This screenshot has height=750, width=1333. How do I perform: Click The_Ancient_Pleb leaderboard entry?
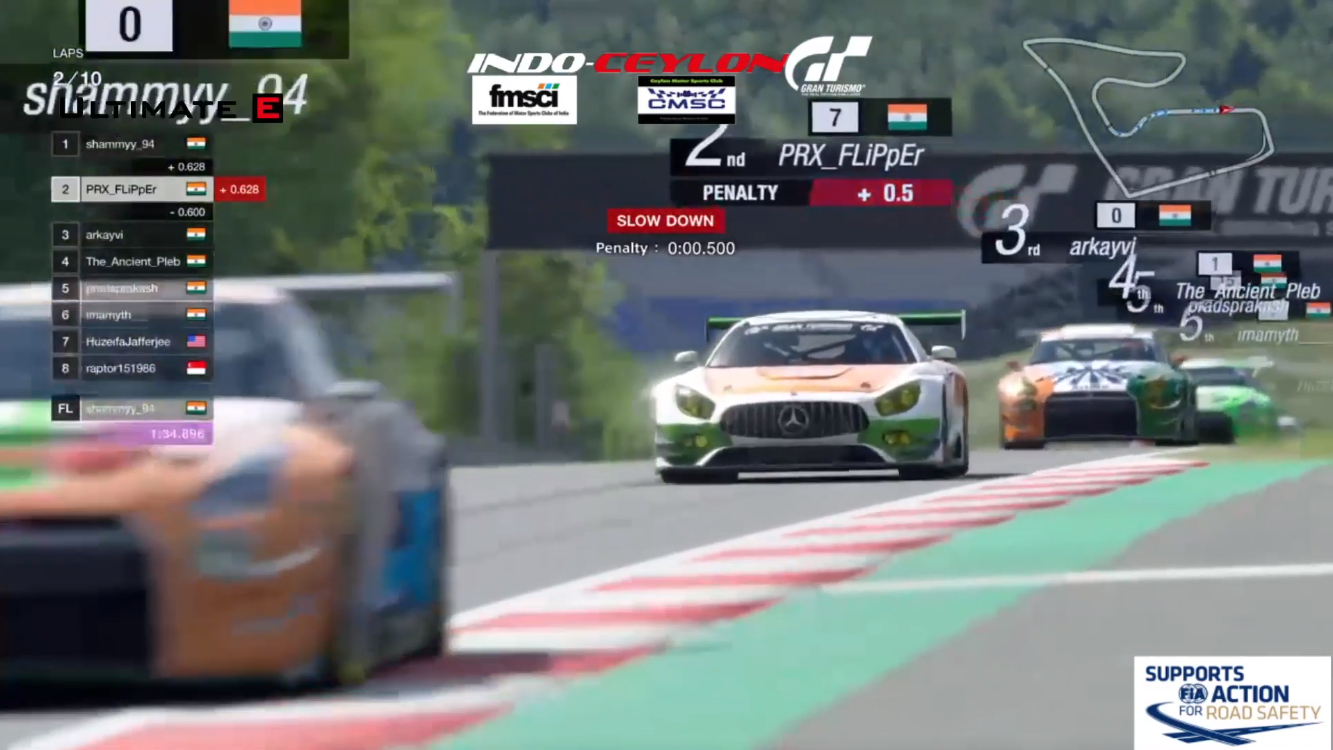coord(130,261)
